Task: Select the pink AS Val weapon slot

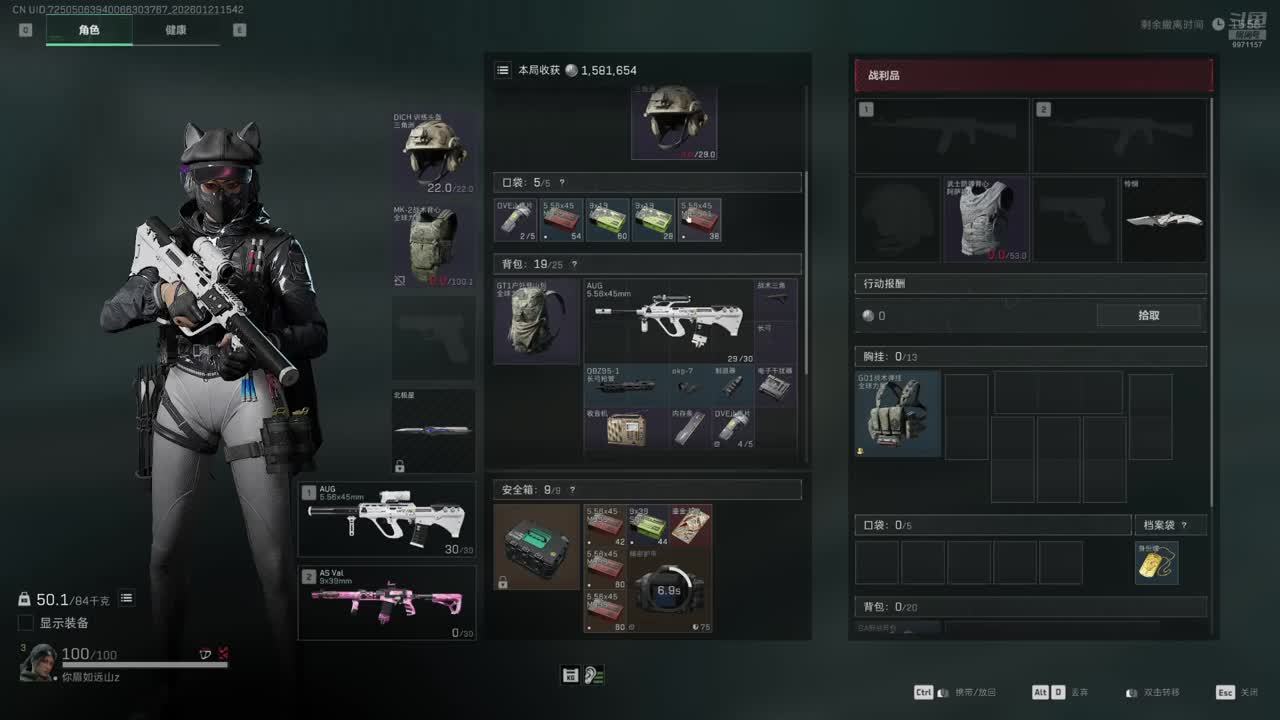Action: 387,603
